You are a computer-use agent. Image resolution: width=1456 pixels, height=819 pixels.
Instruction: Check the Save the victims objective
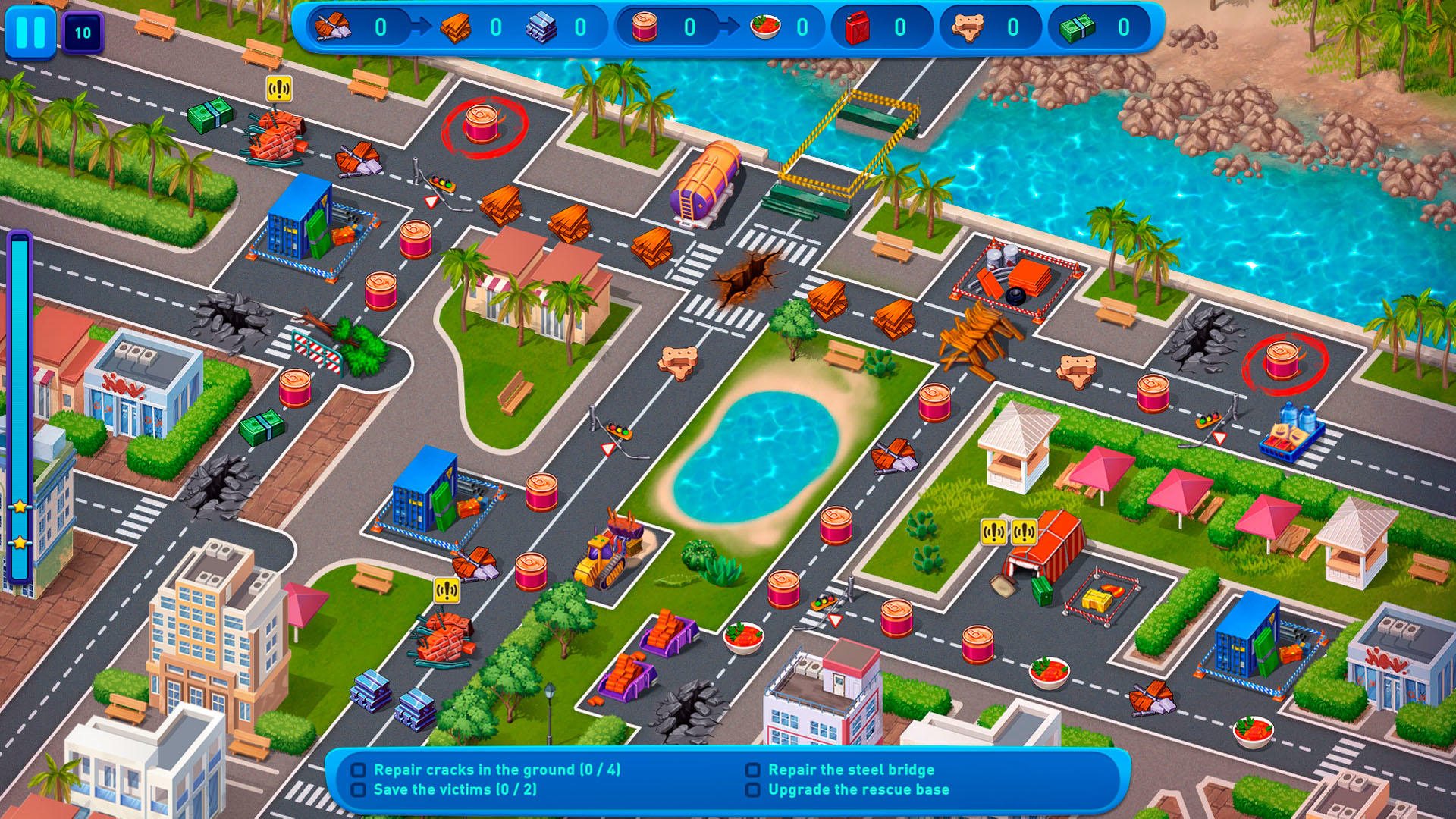tap(359, 789)
